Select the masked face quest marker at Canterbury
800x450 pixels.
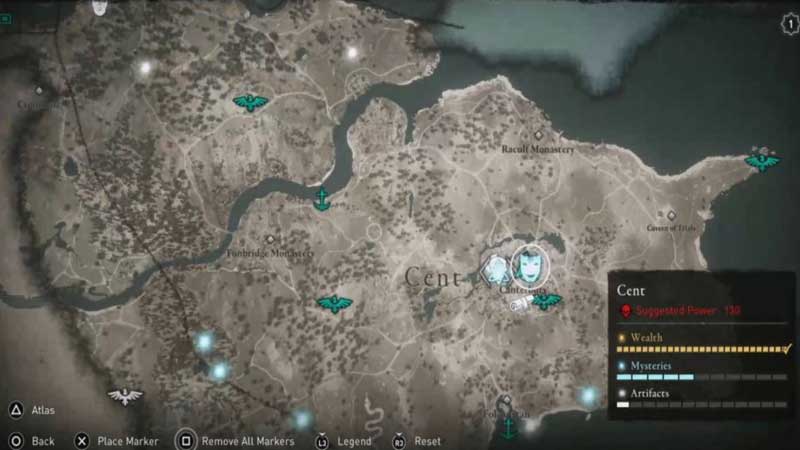[530, 263]
